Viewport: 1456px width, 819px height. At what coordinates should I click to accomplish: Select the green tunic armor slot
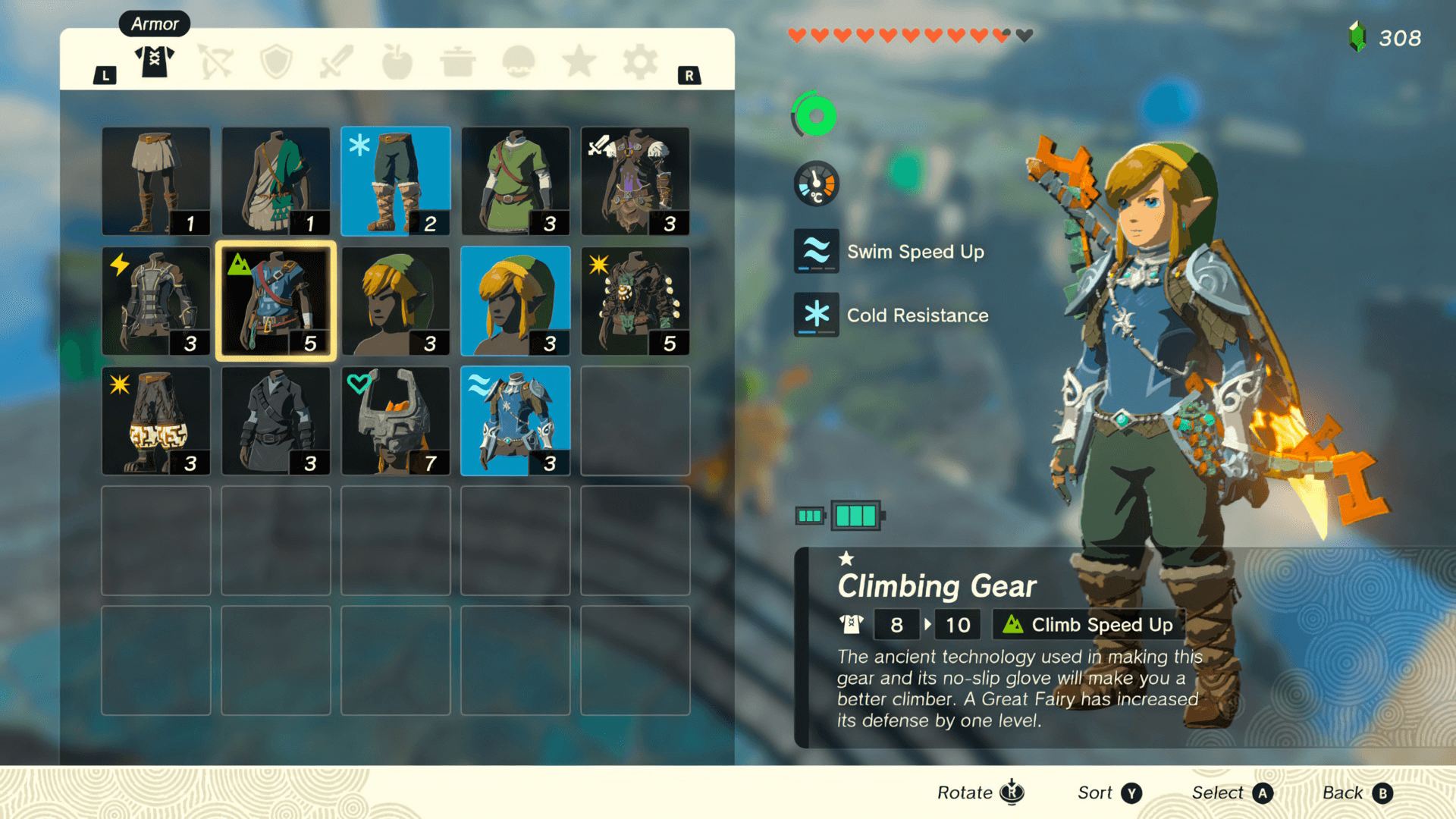(515, 181)
